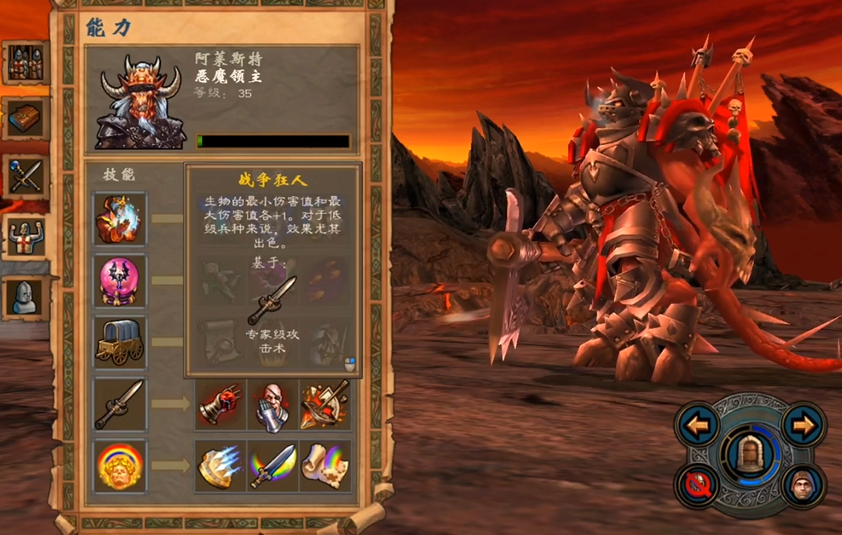842x535 pixels.
Task: Click the spiked armor and sword ability
Action: [326, 403]
